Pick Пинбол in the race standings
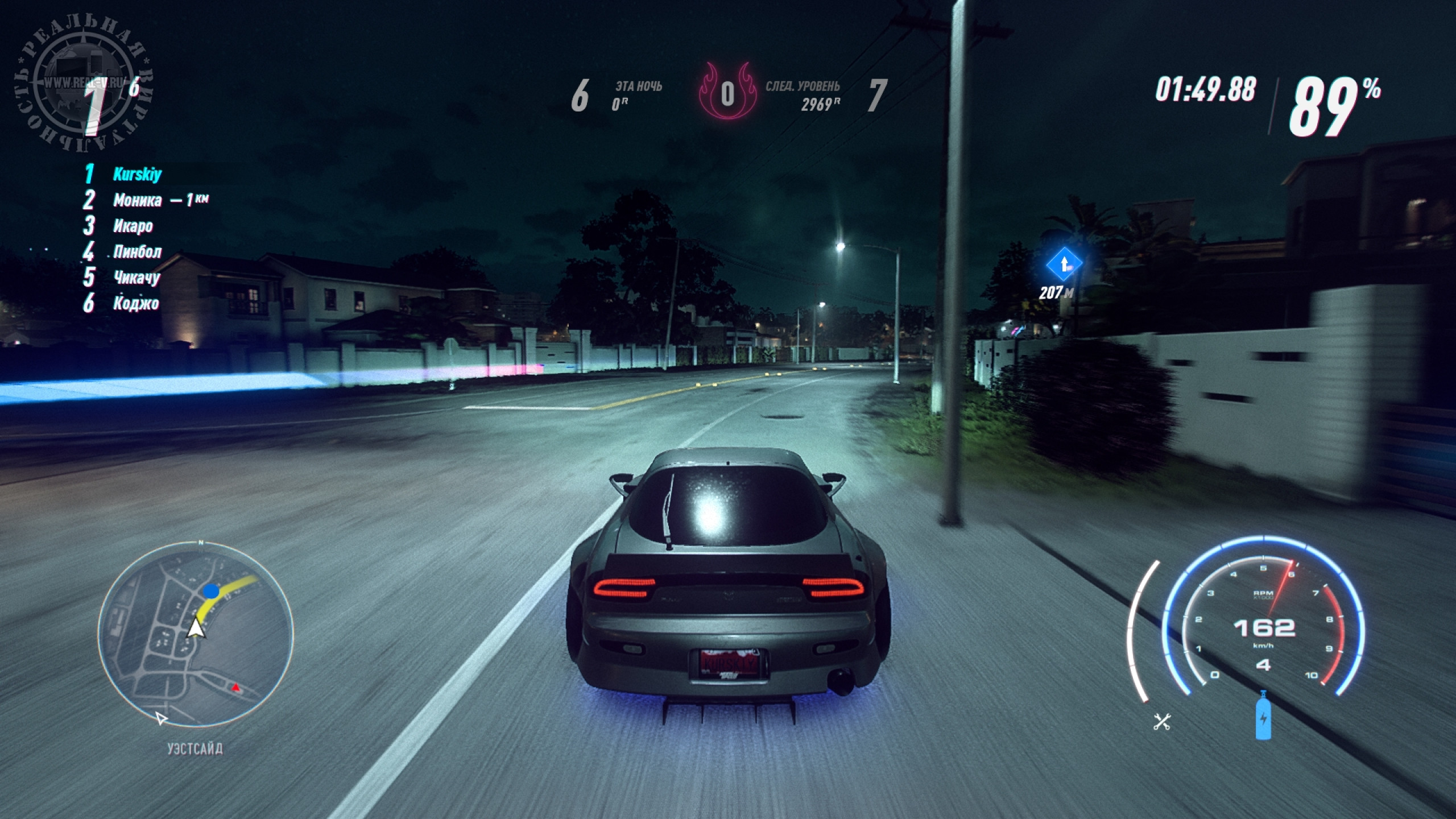1456x819 pixels. click(x=137, y=252)
